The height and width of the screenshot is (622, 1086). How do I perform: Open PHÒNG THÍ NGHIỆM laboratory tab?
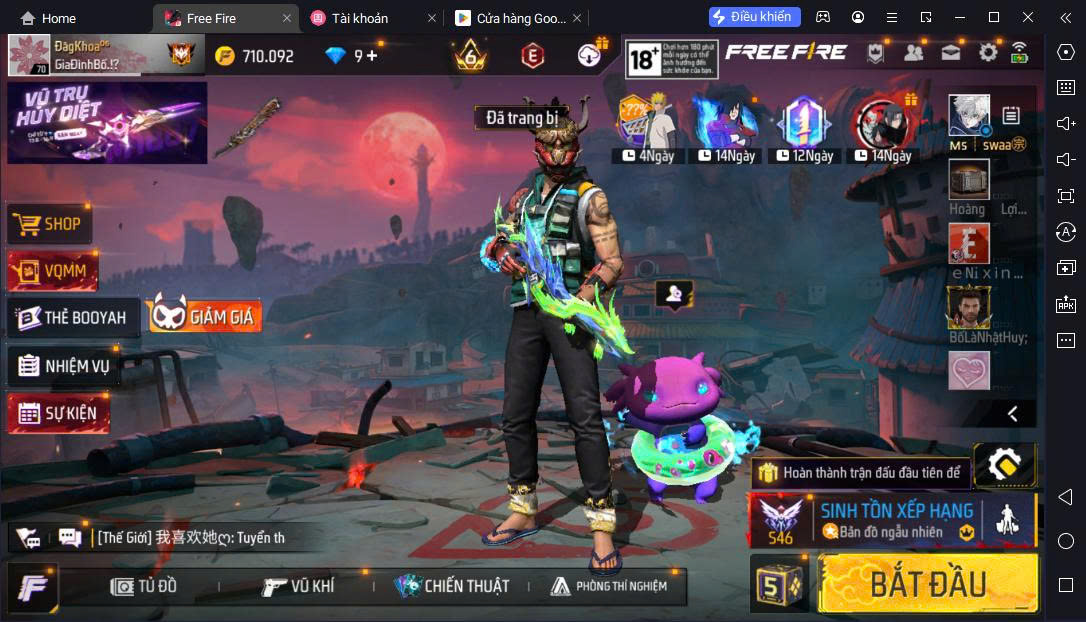click(x=608, y=586)
